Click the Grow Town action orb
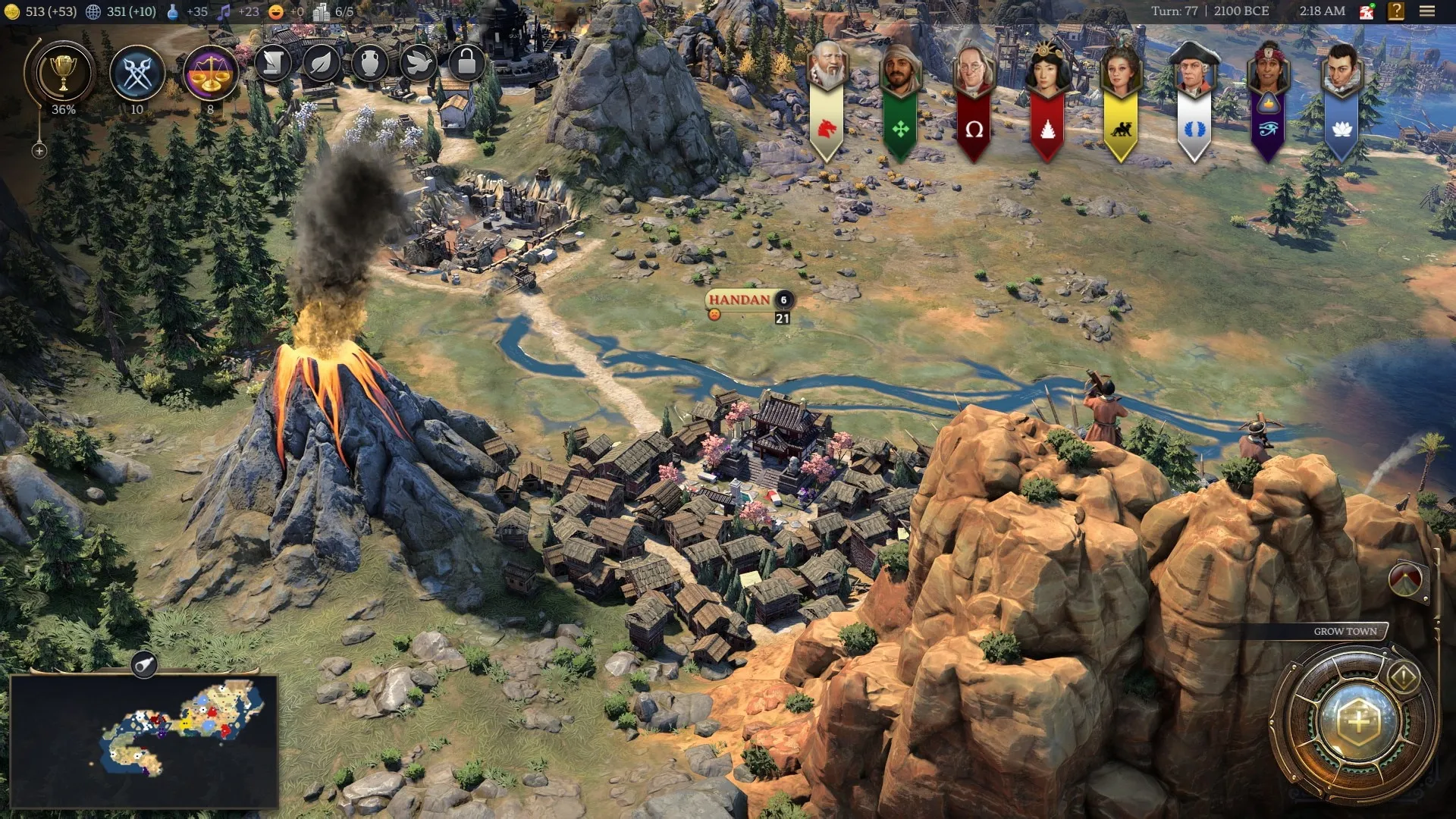 tap(1358, 721)
